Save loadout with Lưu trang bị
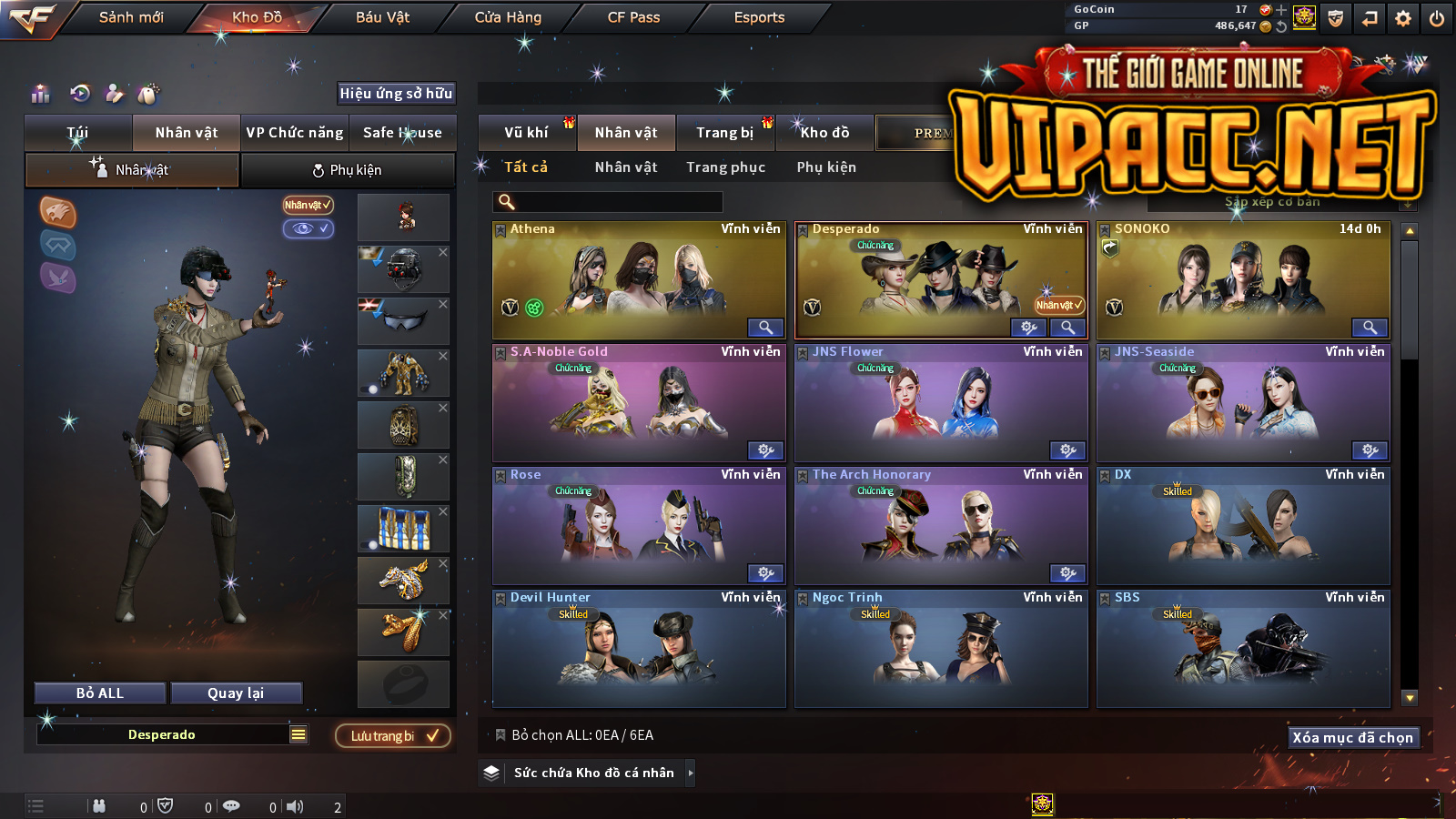 coord(393,736)
